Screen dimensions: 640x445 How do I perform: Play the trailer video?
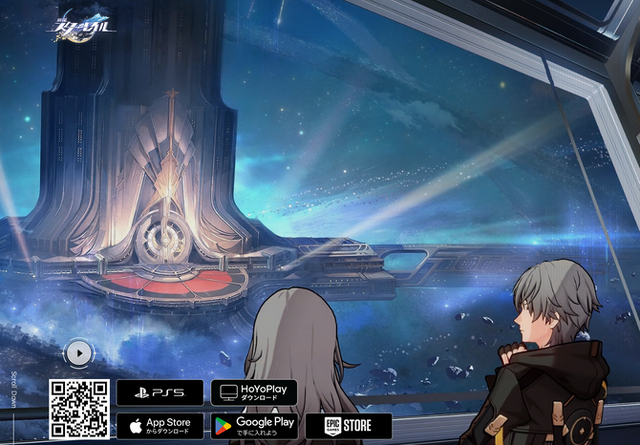[78, 352]
